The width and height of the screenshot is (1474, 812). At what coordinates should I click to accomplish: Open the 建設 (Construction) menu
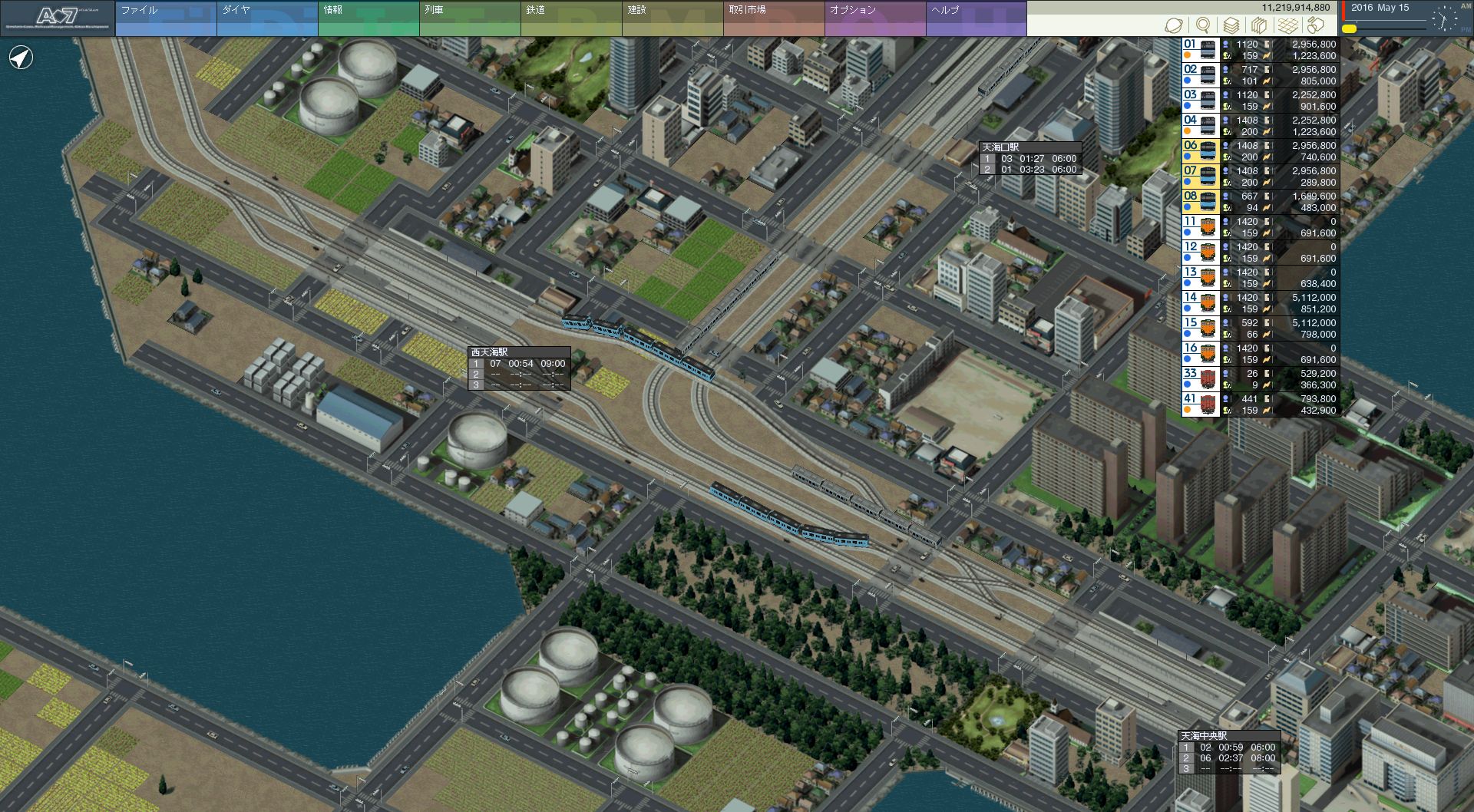[x=673, y=18]
